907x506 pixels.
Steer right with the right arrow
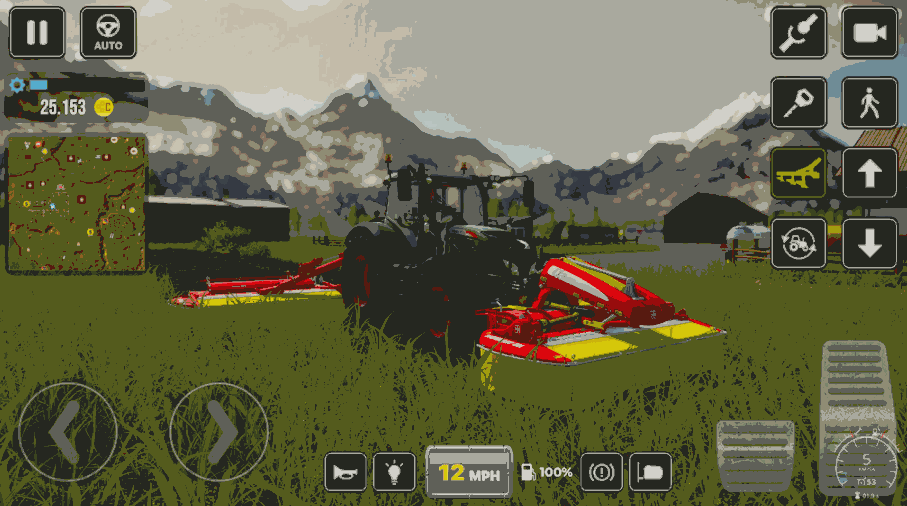pyautogui.click(x=218, y=432)
